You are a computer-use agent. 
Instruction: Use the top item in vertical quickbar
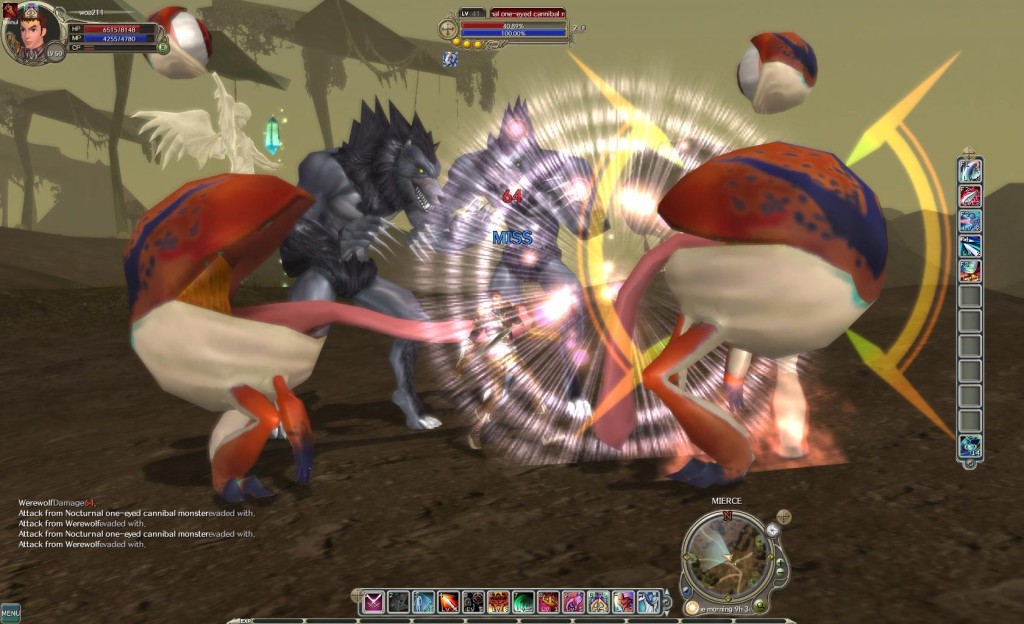click(969, 171)
